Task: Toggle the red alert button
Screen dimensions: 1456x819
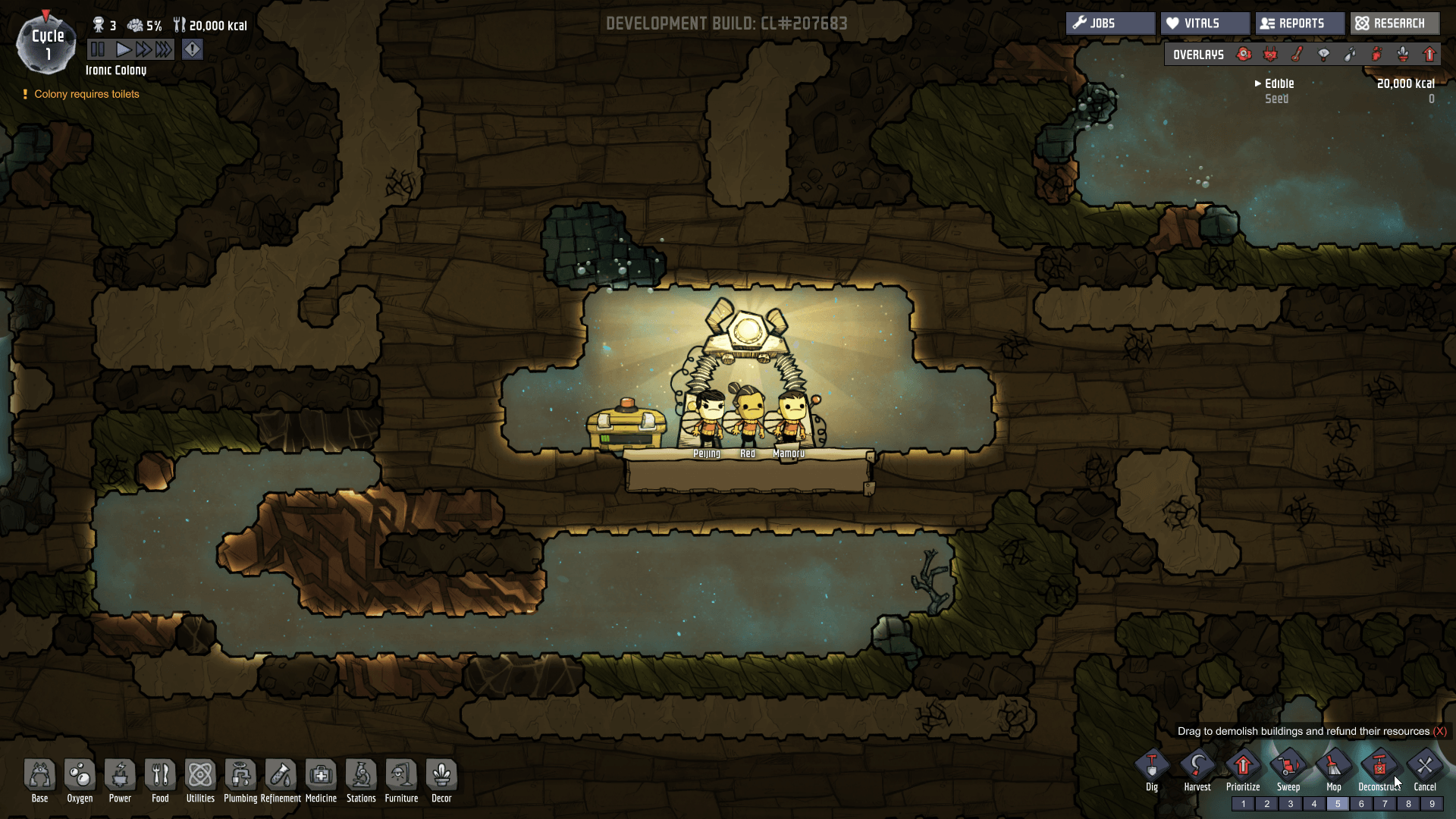Action: [x=193, y=50]
